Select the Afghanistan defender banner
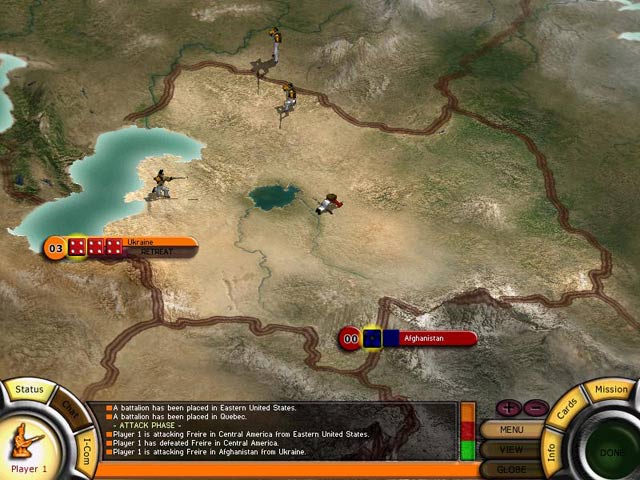640x480 pixels. (422, 339)
